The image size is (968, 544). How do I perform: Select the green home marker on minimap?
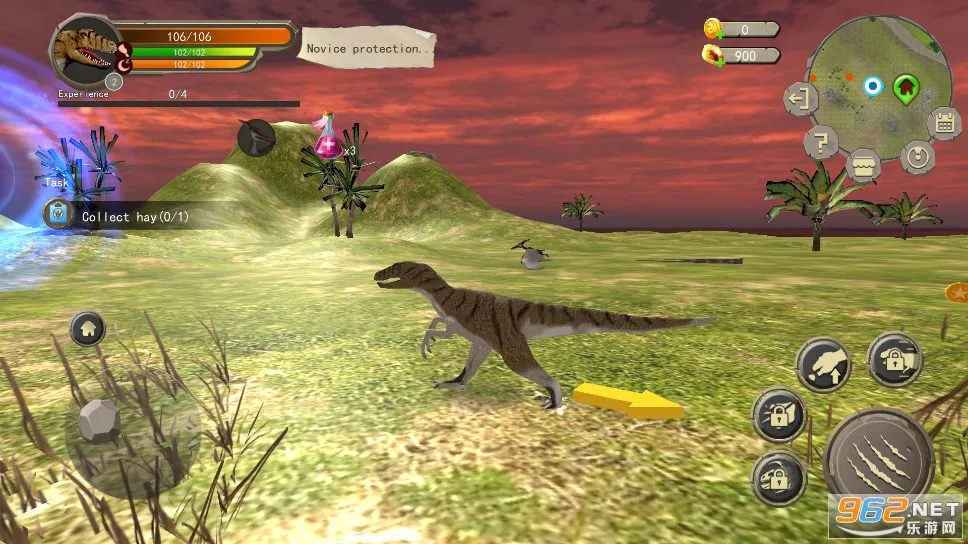pyautogui.click(x=906, y=87)
